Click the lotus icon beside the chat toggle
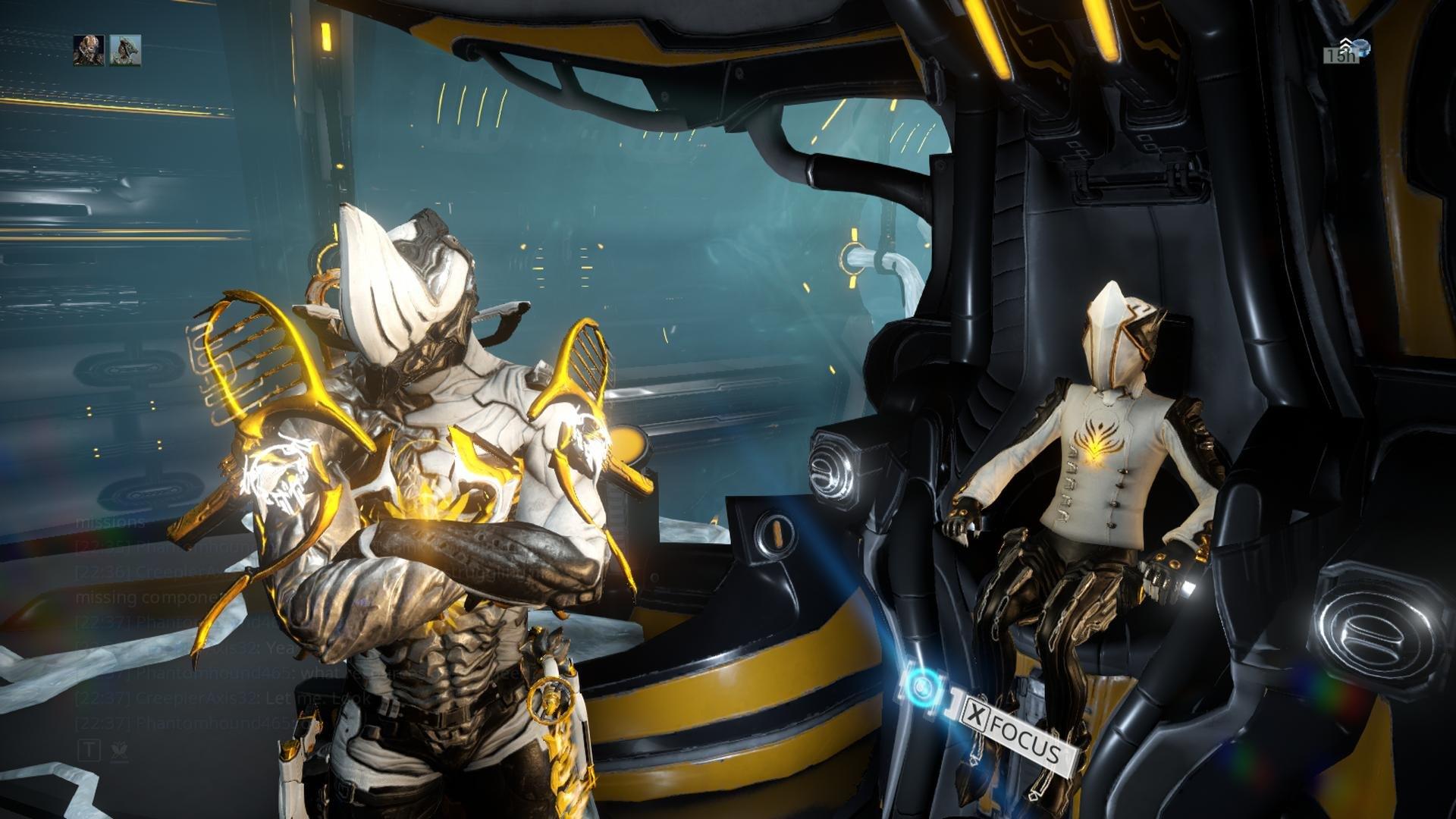The image size is (1456, 819). coord(119,751)
